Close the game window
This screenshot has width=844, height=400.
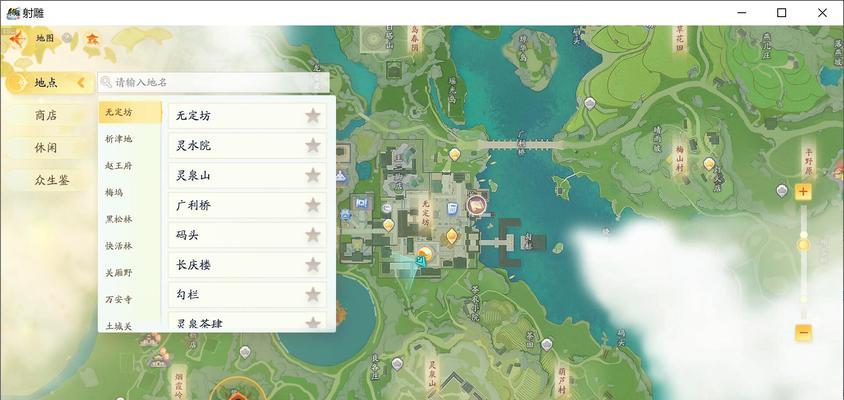click(822, 12)
